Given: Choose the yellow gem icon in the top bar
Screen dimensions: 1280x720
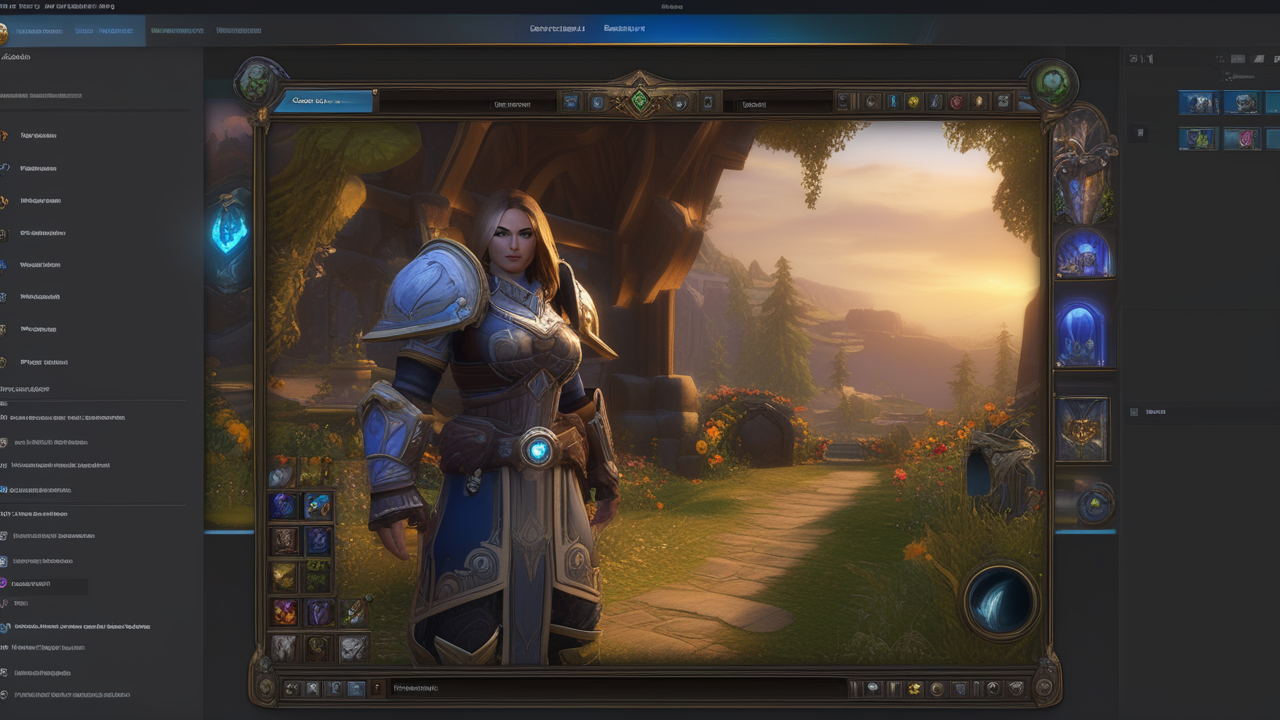Looking at the screenshot, I should point(912,101).
